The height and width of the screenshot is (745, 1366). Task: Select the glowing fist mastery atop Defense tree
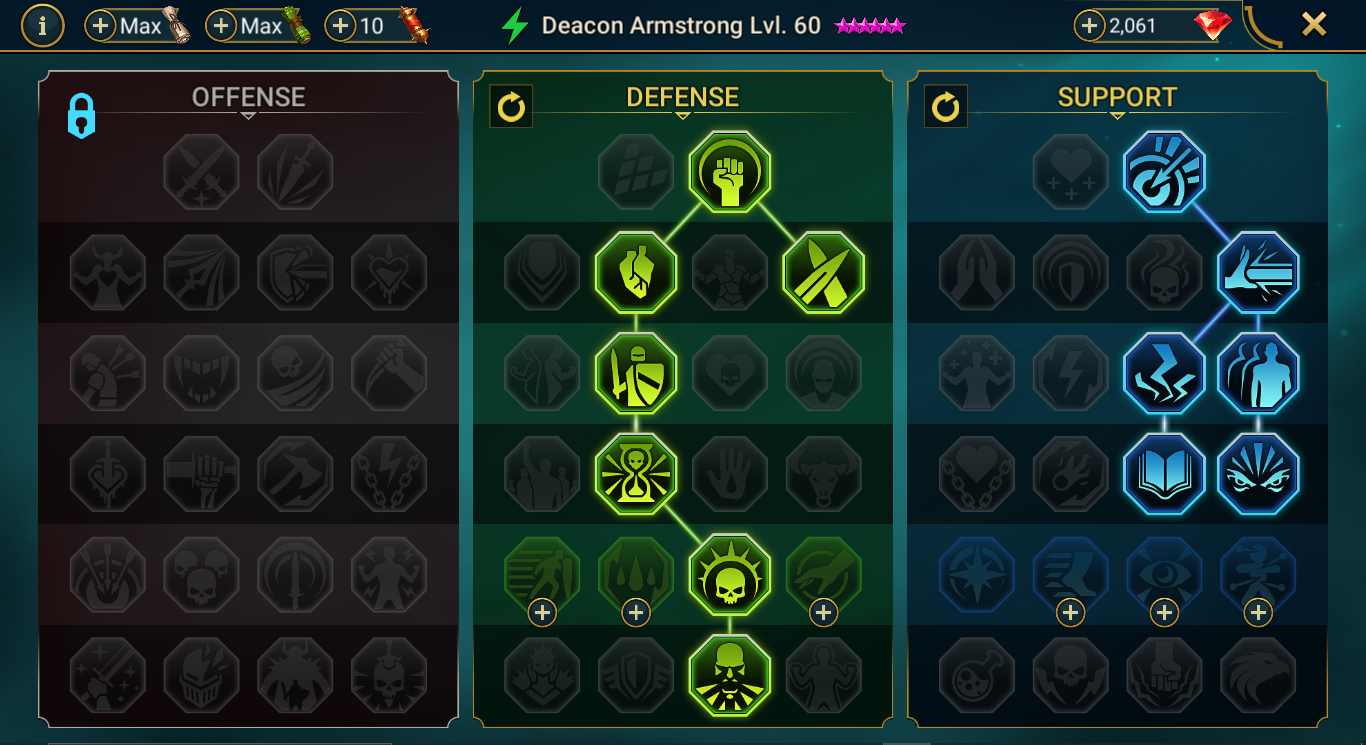(729, 171)
